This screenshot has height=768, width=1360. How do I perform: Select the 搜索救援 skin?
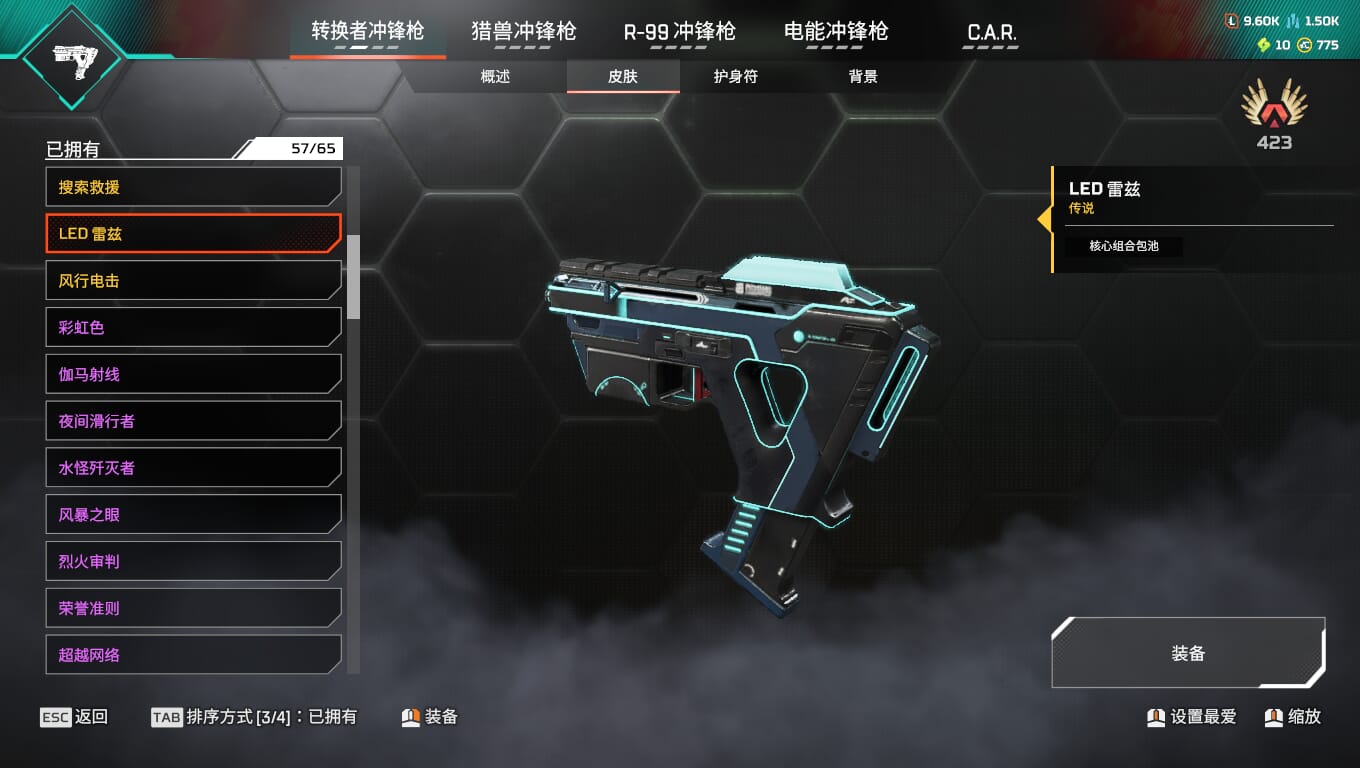click(x=193, y=187)
